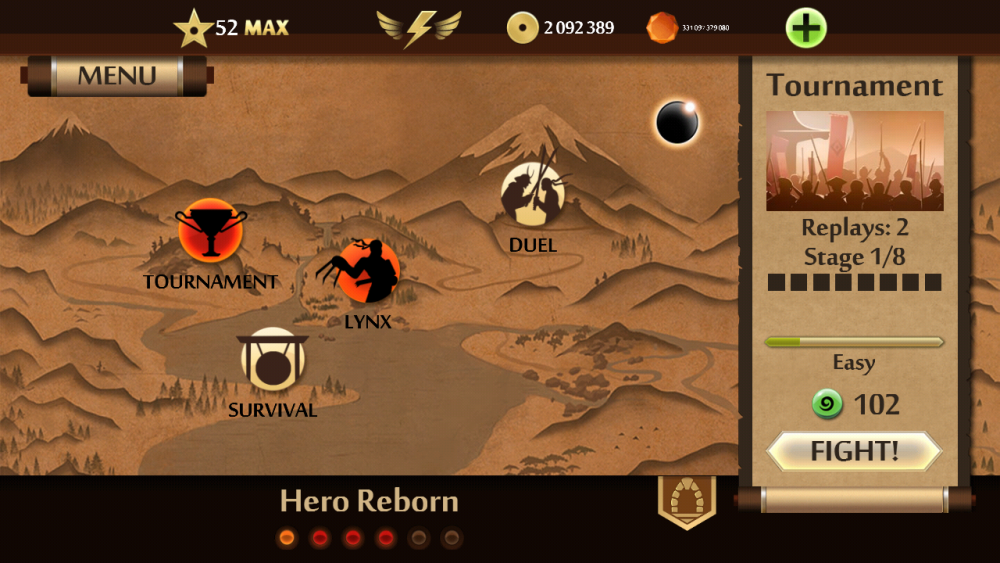Viewport: 1000px width, 563px height.
Task: Click the black eclipse orb icon
Action: 677,123
